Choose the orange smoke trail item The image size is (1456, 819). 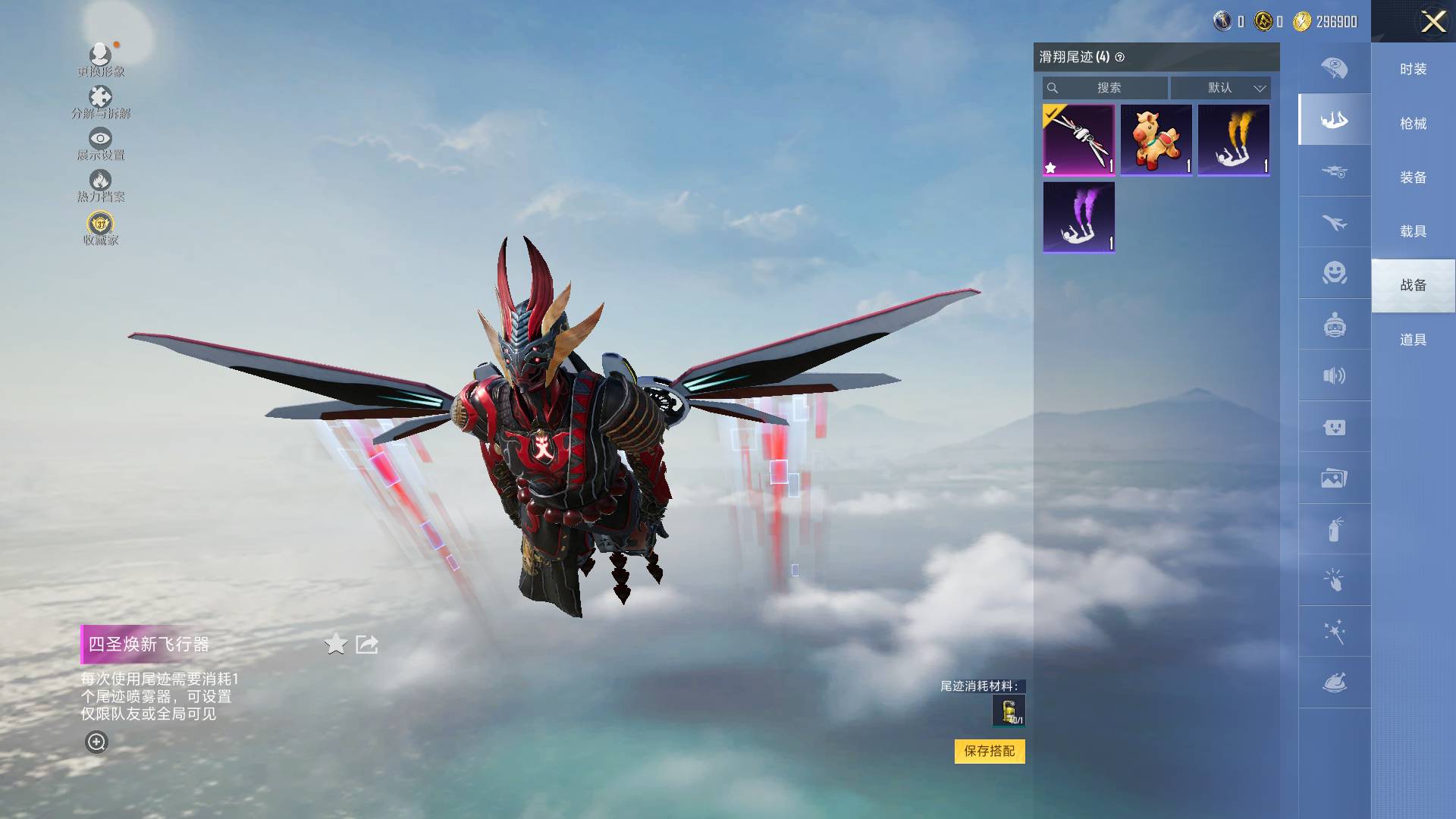[1234, 140]
